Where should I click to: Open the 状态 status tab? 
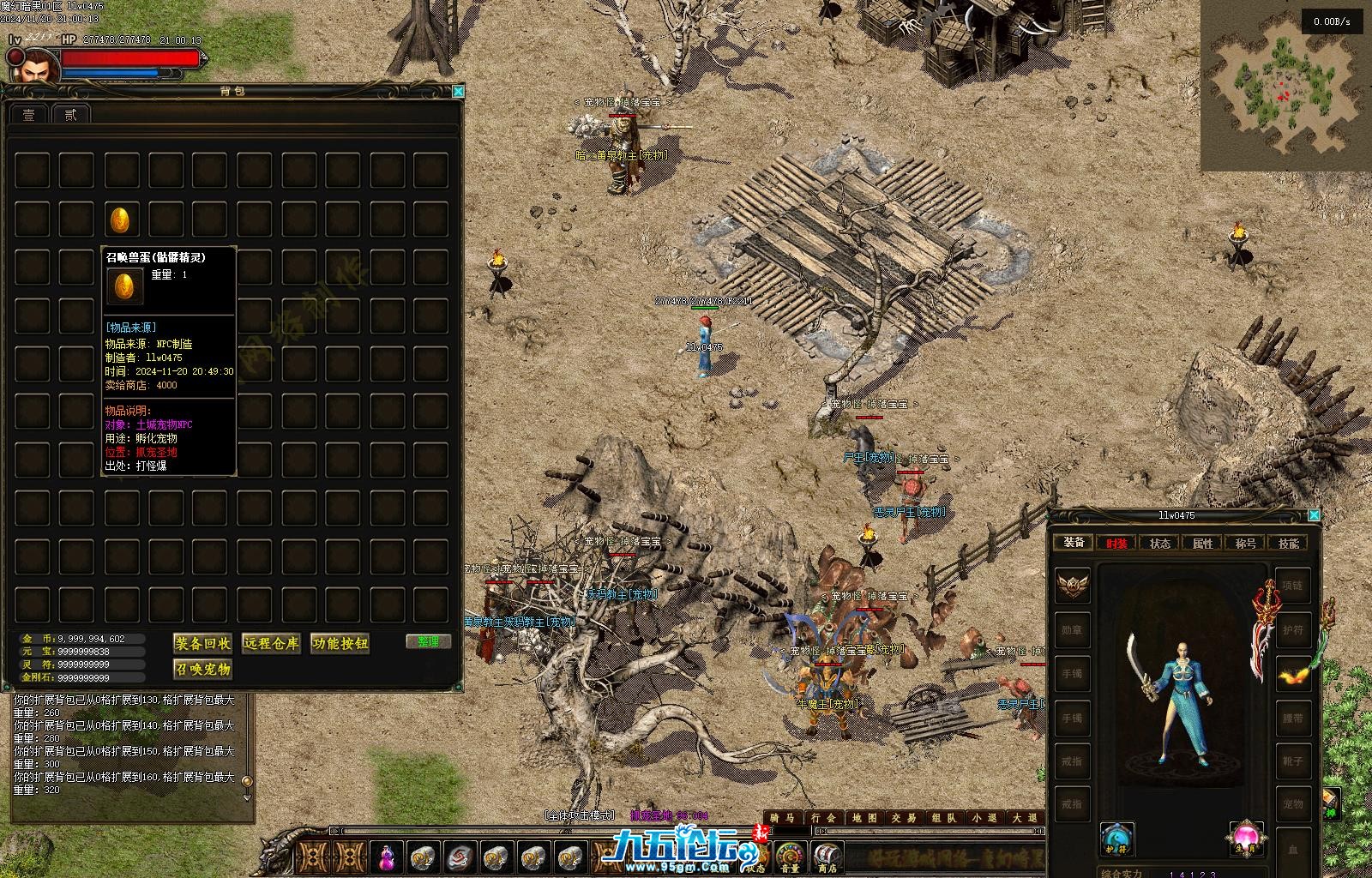click(x=1159, y=543)
